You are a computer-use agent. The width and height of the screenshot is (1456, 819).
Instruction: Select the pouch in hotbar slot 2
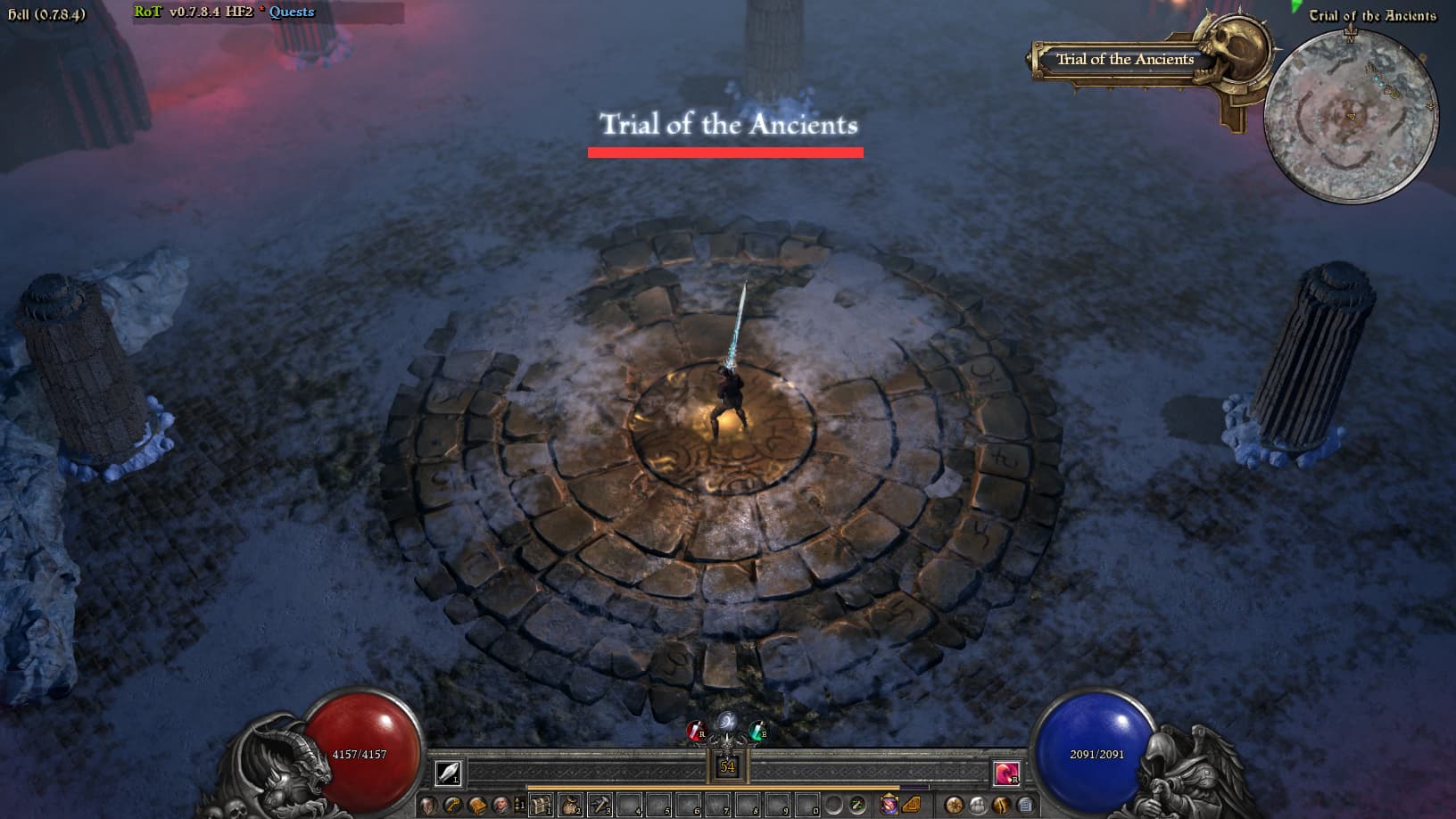click(x=571, y=806)
